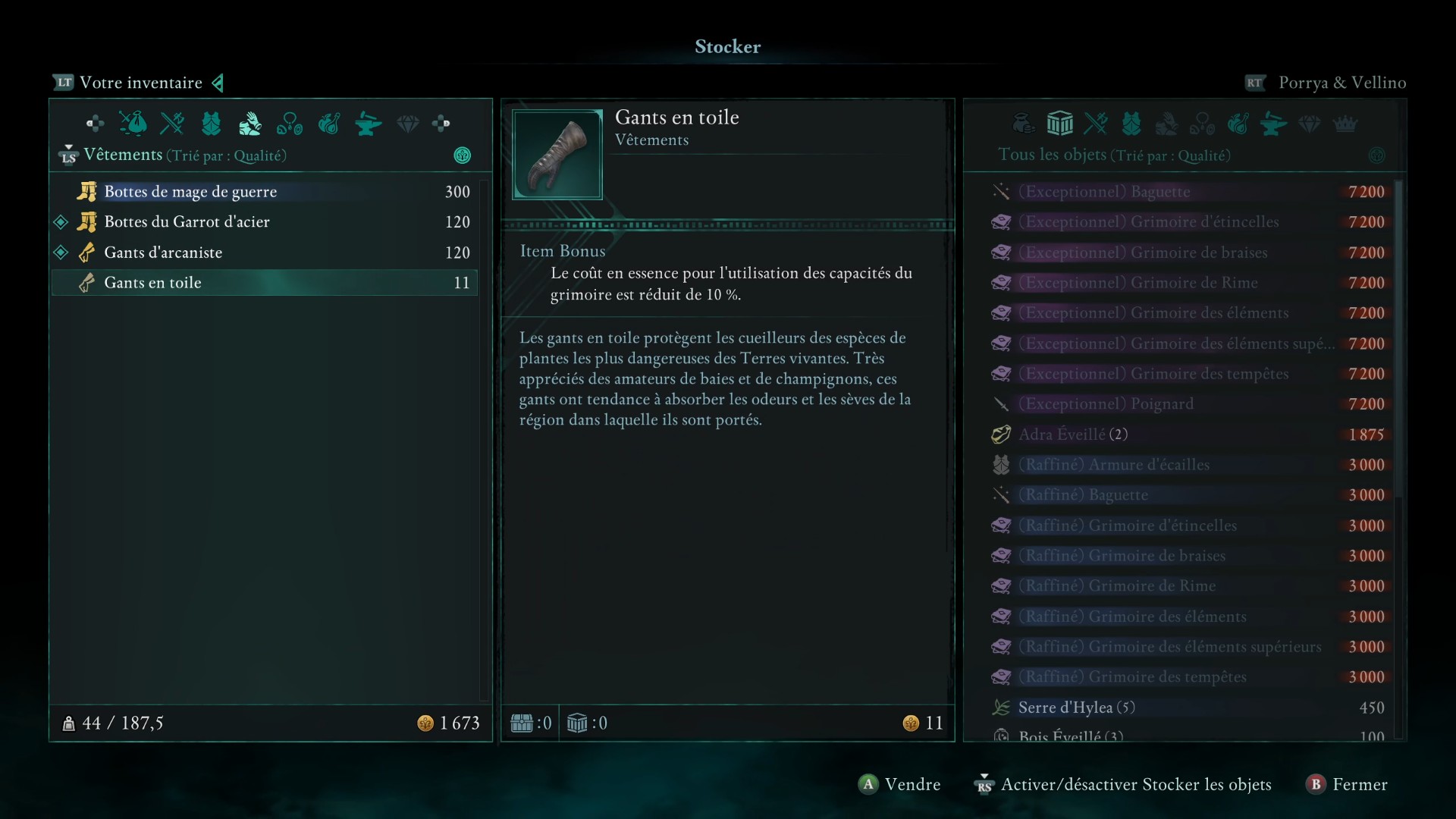This screenshot has height=819, width=1456.
Task: Open the inventory clothing tab with glove and boot
Action: (x=249, y=123)
